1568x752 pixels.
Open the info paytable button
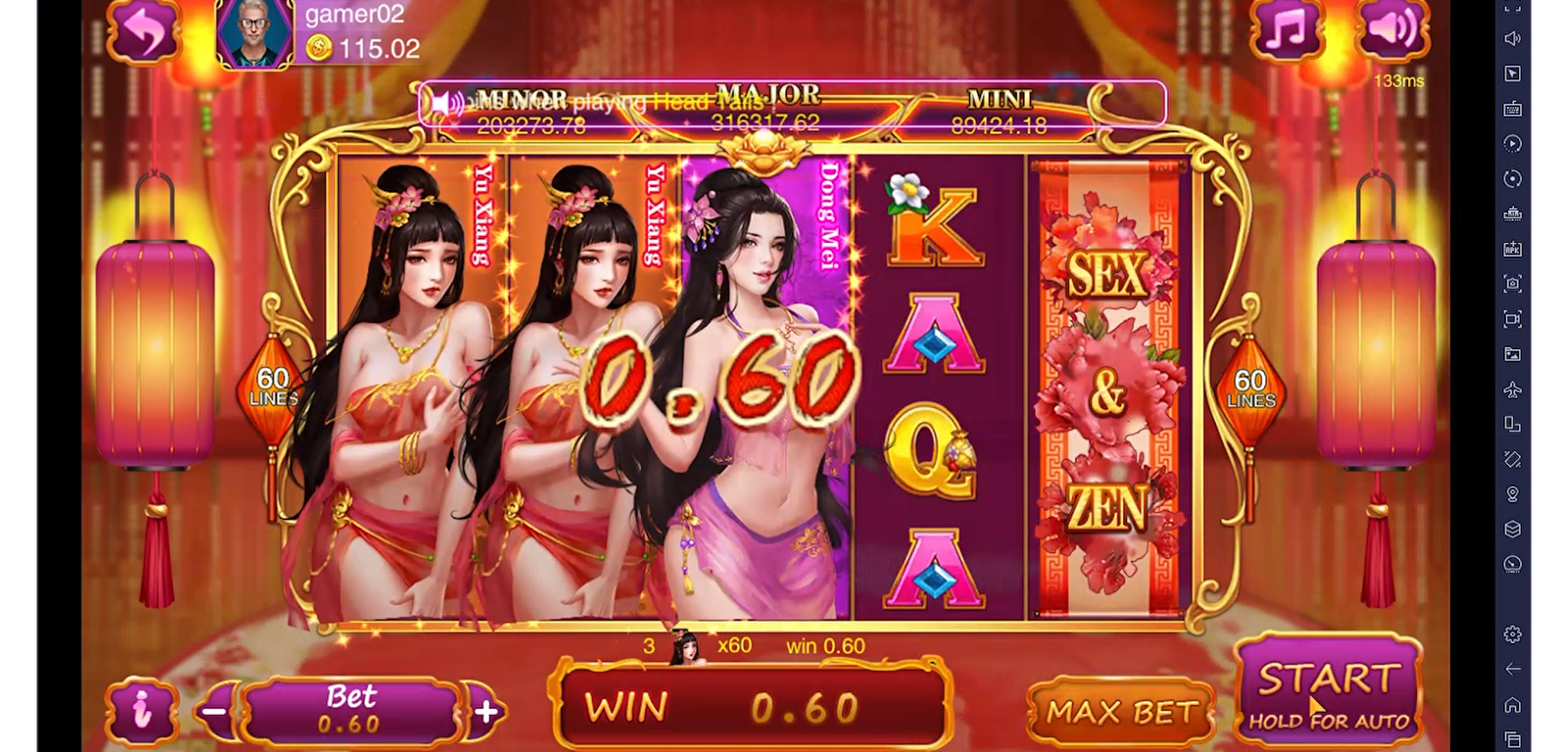(143, 711)
